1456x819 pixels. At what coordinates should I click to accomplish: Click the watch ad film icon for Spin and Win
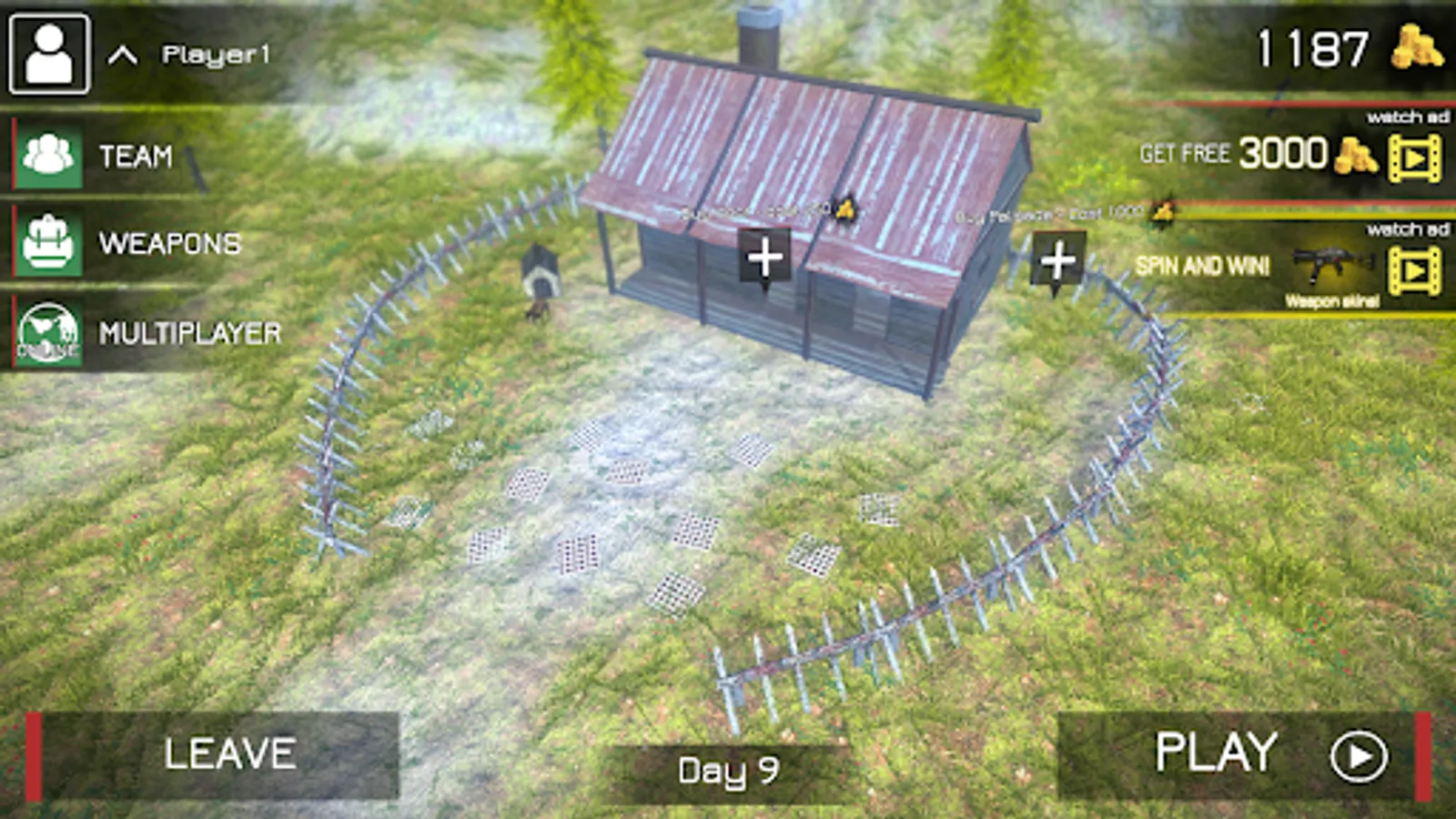[1412, 268]
